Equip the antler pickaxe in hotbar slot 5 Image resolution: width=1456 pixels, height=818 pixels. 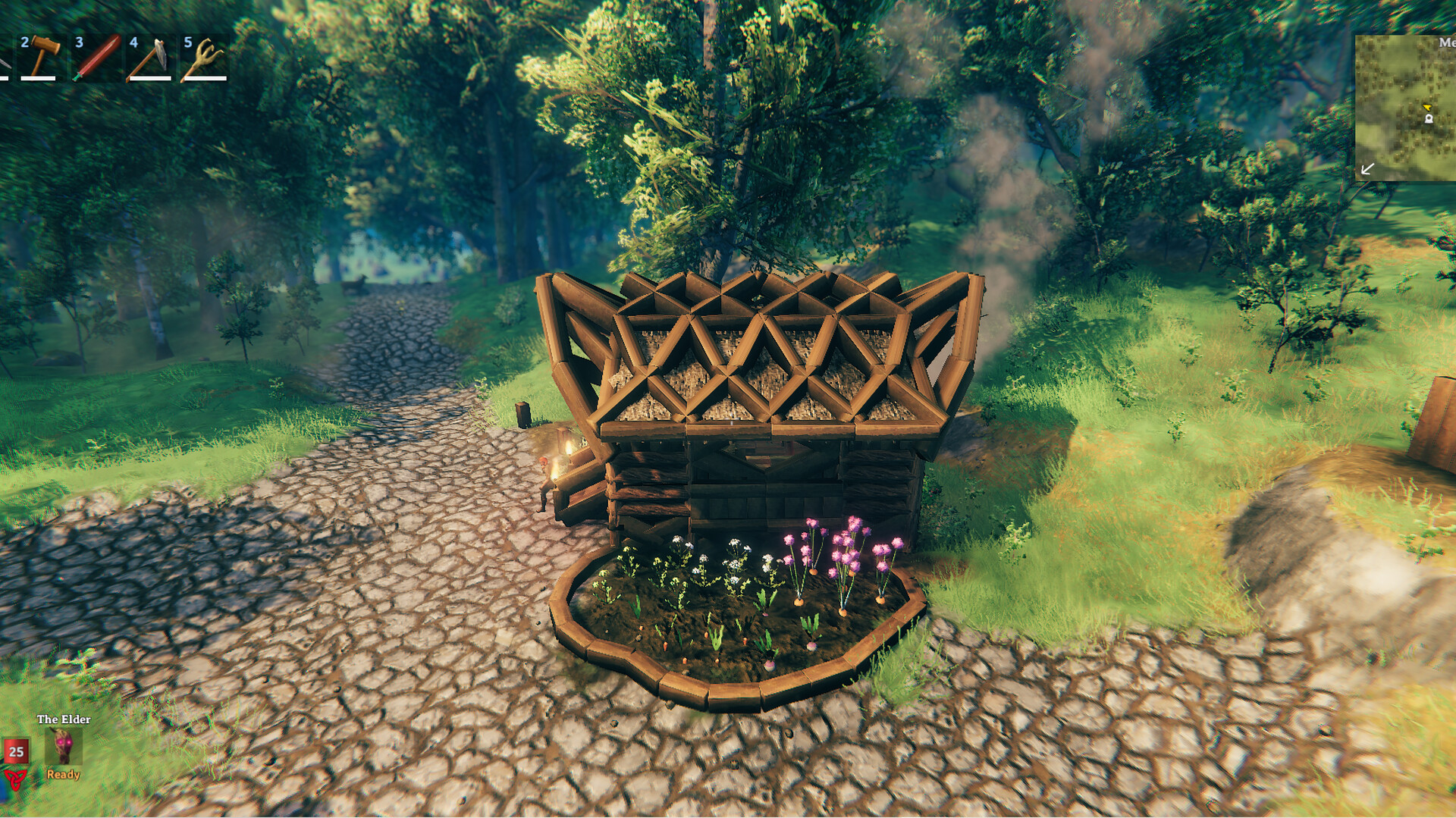(149, 57)
